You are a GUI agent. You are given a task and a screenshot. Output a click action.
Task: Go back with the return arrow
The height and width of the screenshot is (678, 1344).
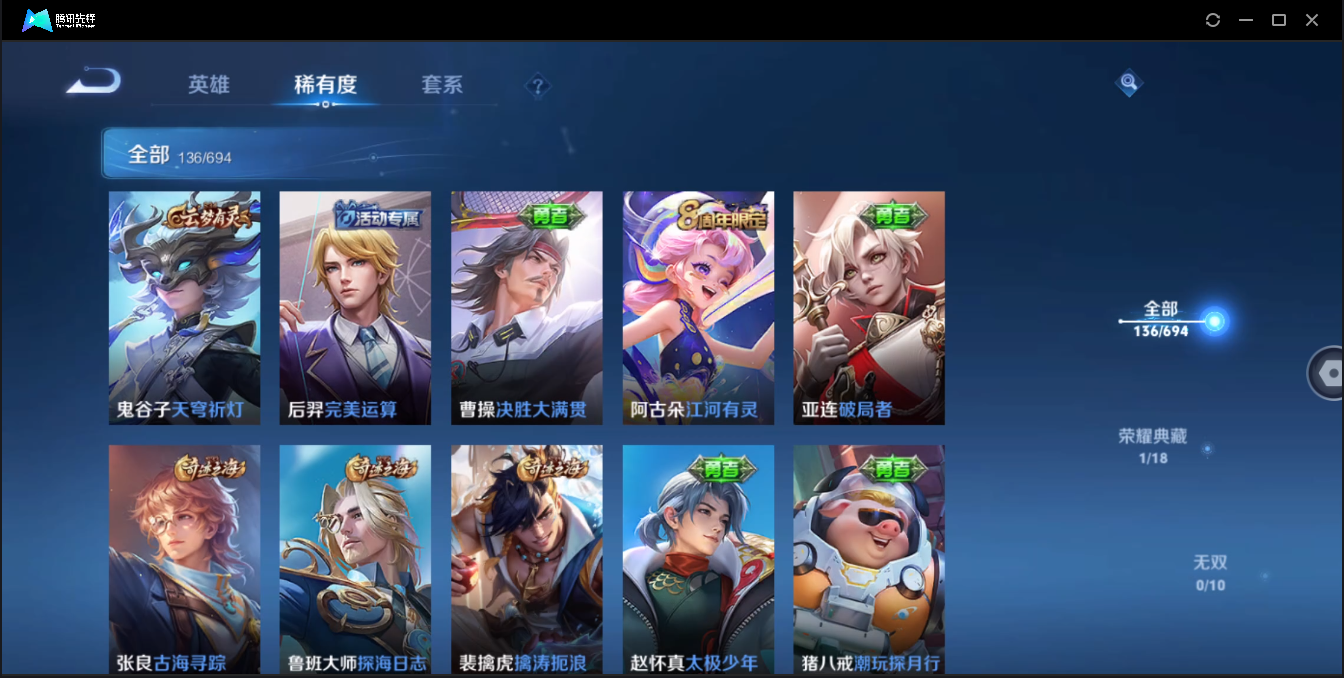click(93, 81)
